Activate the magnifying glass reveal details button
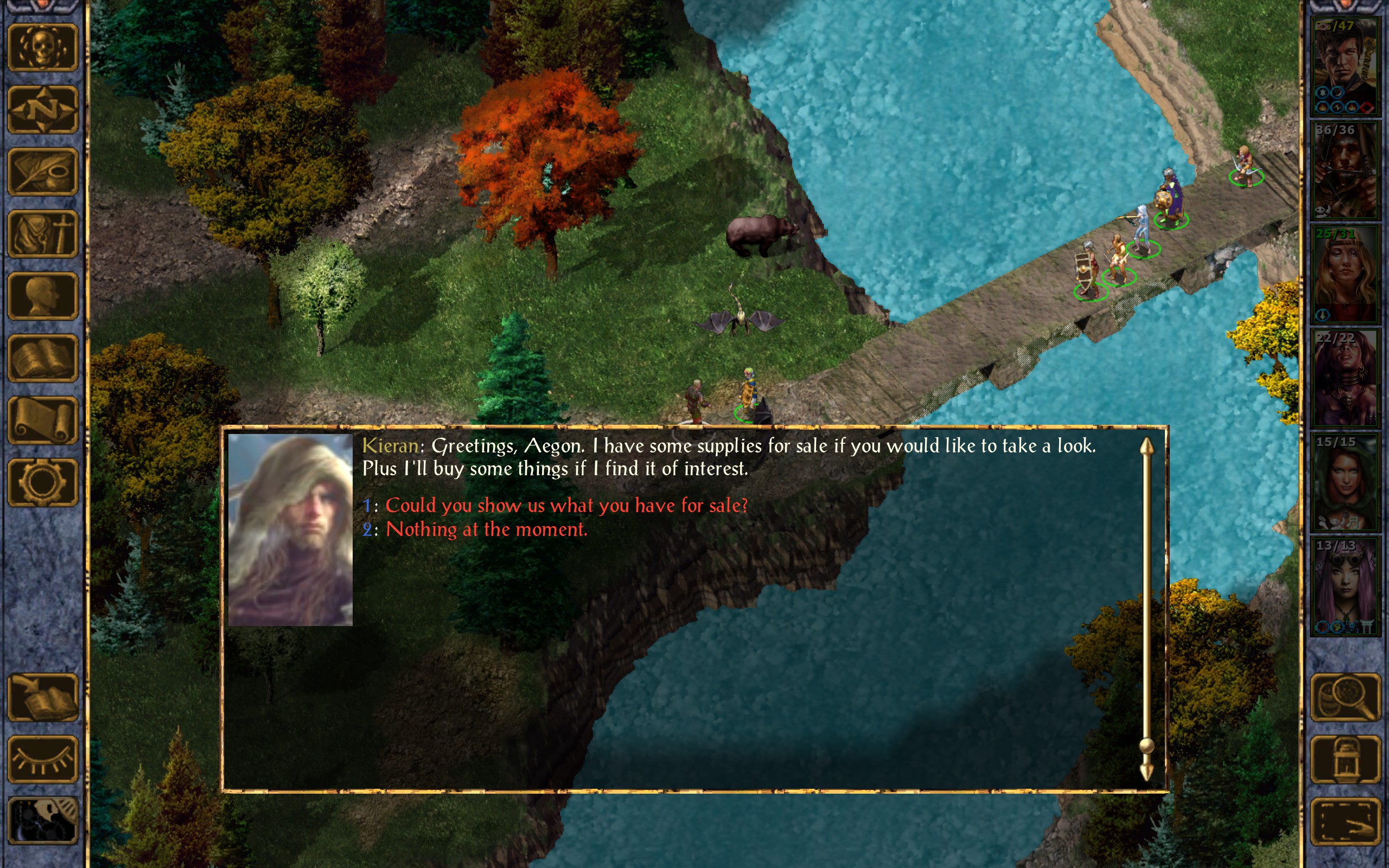 pyautogui.click(x=1346, y=697)
